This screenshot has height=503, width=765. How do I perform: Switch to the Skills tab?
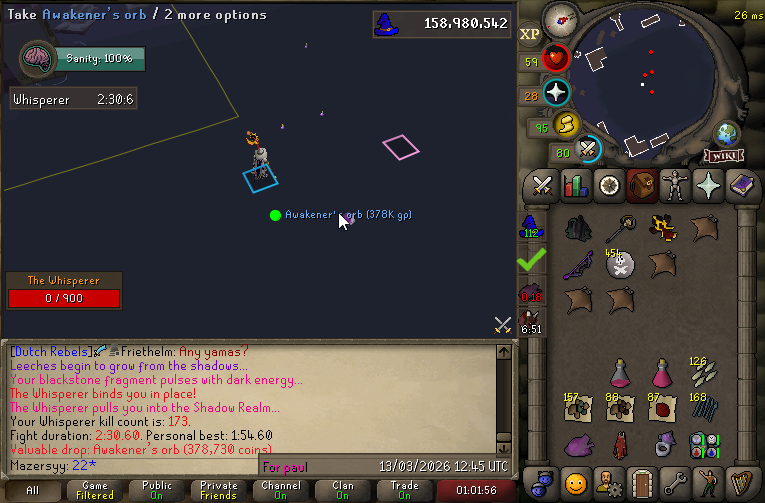(575, 185)
